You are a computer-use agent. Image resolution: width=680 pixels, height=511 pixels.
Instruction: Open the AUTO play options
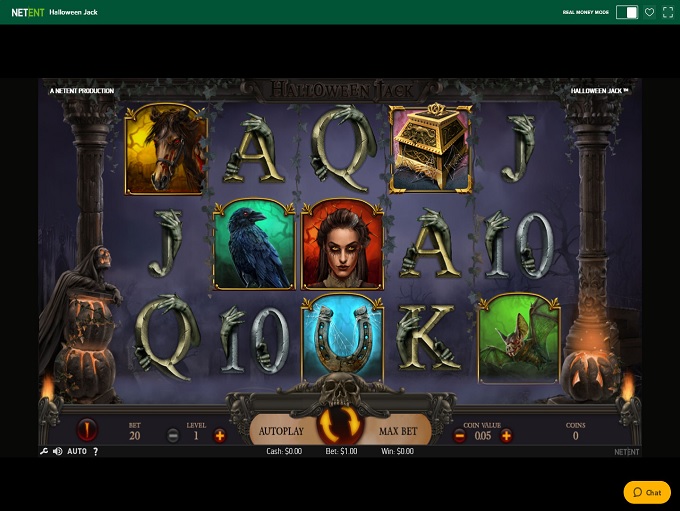click(77, 452)
